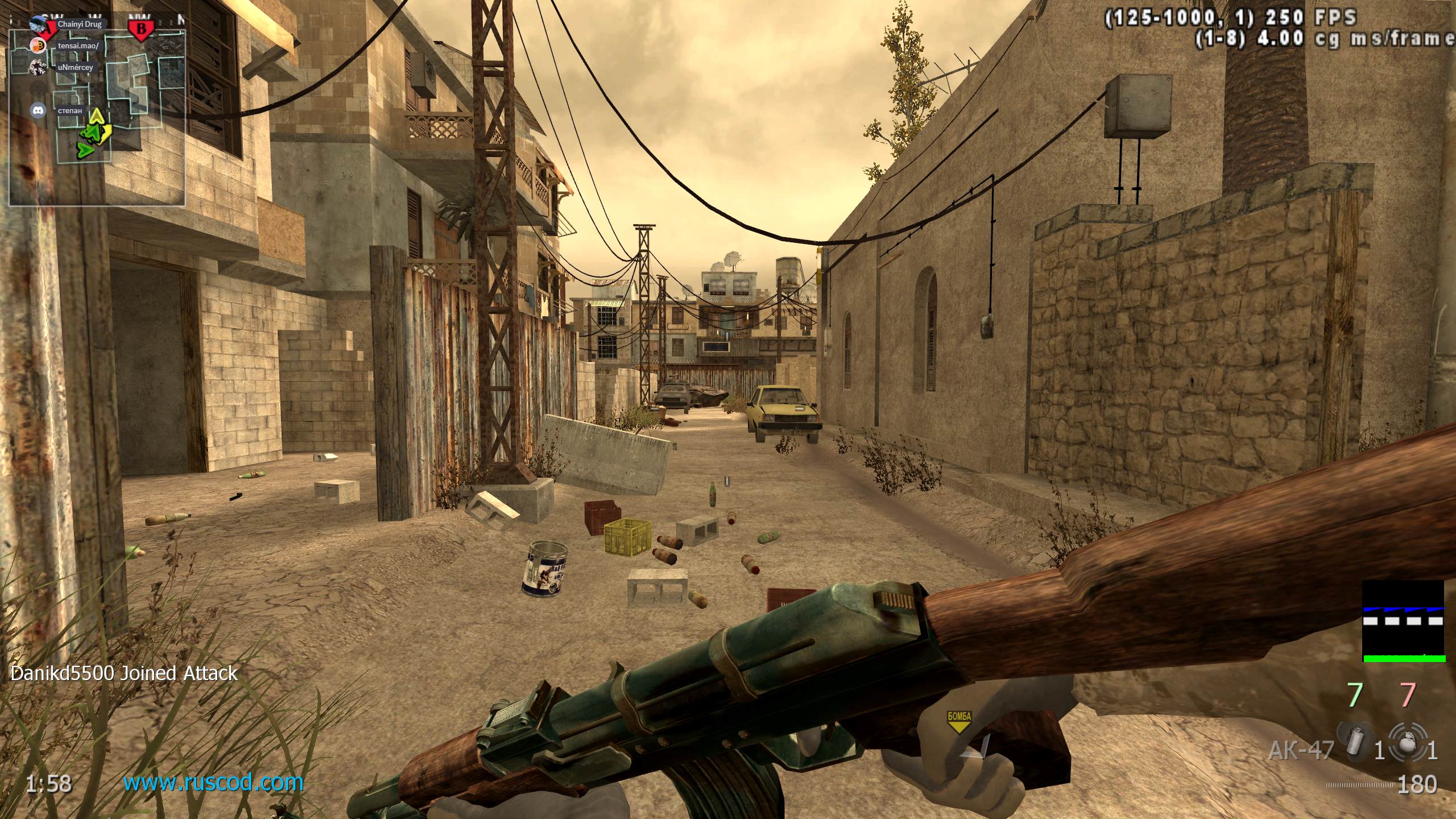Image resolution: width=1456 pixels, height=819 pixels.
Task: Click the yellow БОМБА bomb indicator
Action: tap(958, 719)
